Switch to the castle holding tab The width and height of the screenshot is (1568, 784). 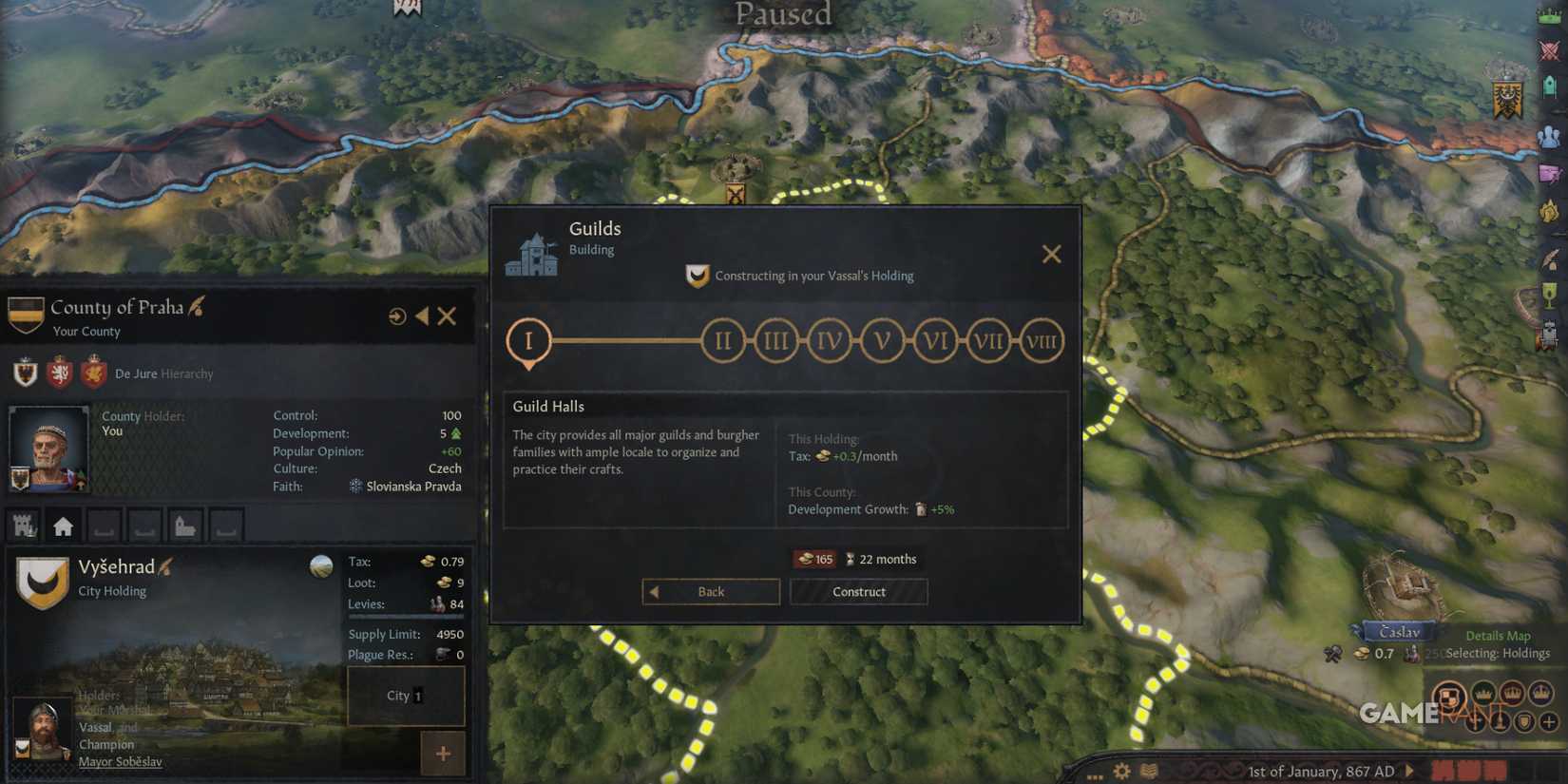coord(22,526)
